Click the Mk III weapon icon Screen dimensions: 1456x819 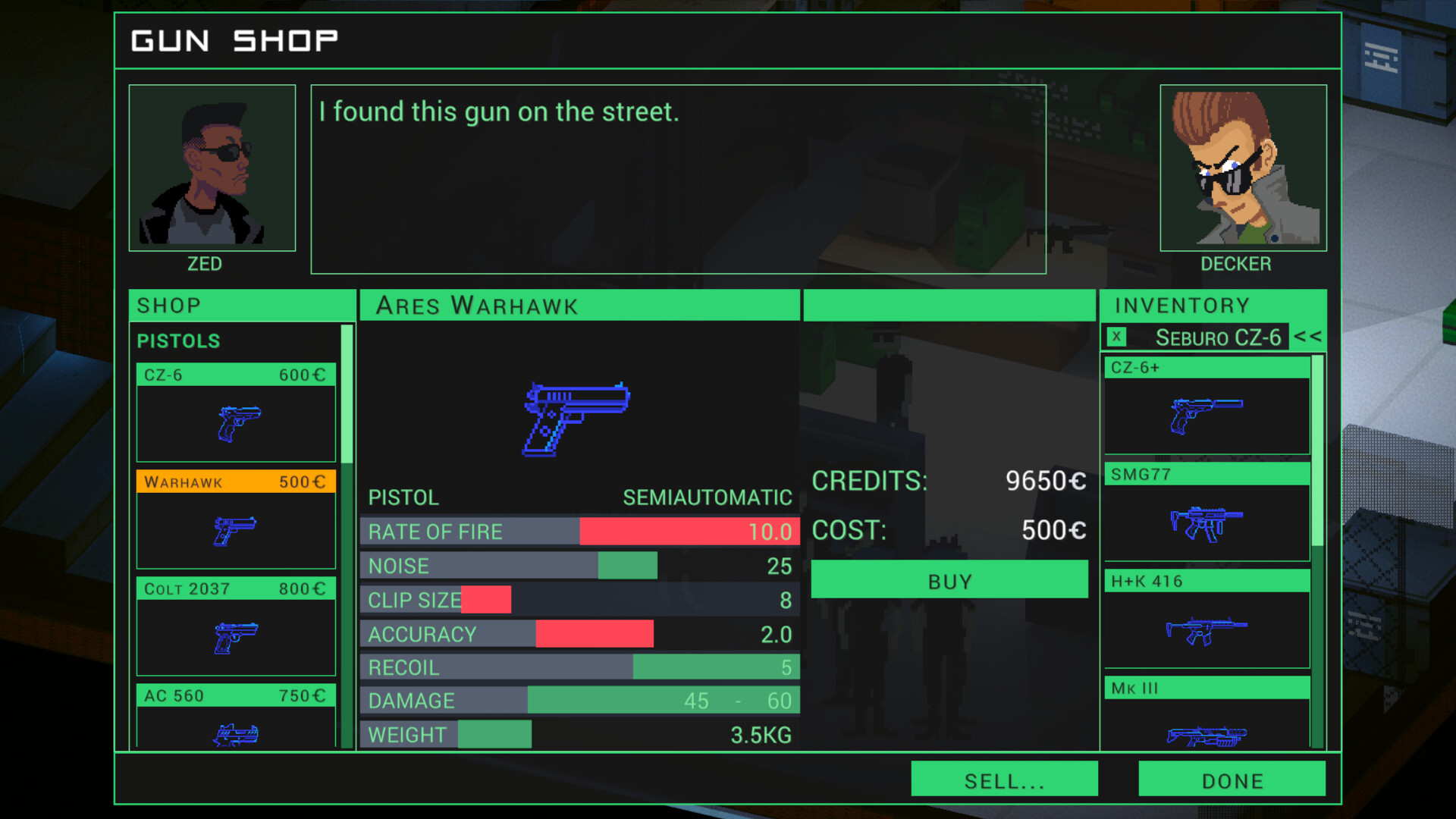point(1206,736)
